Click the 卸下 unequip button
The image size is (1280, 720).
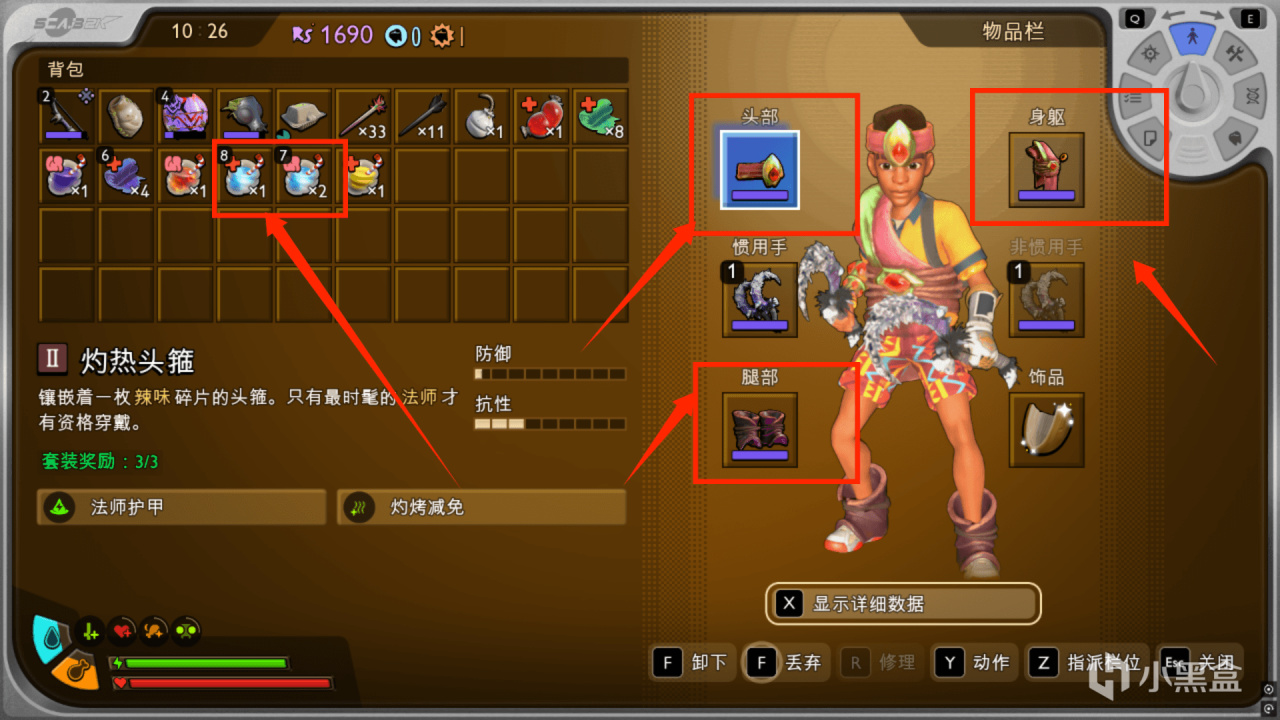tap(693, 662)
